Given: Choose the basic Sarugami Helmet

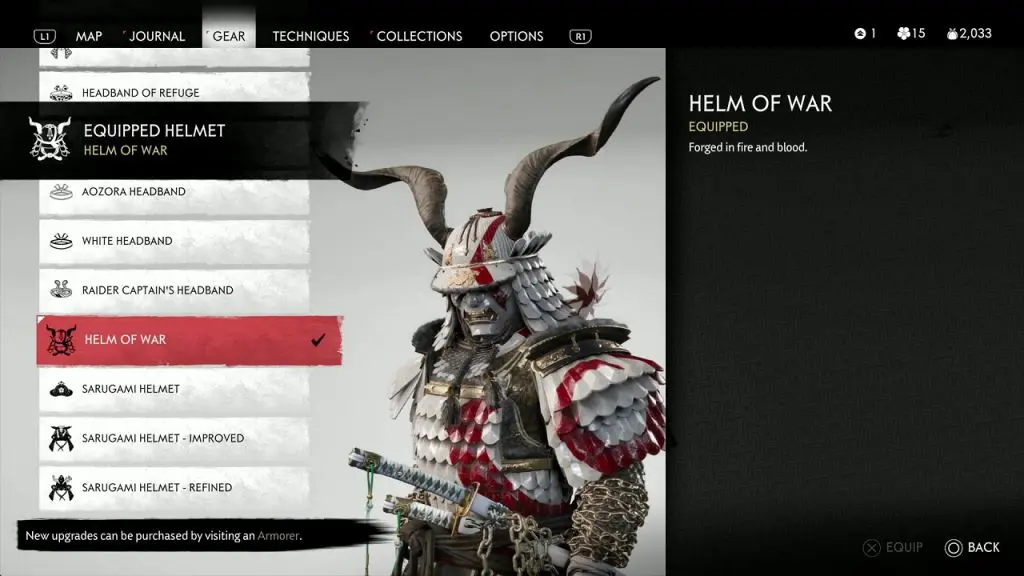Looking at the screenshot, I should coord(174,389).
